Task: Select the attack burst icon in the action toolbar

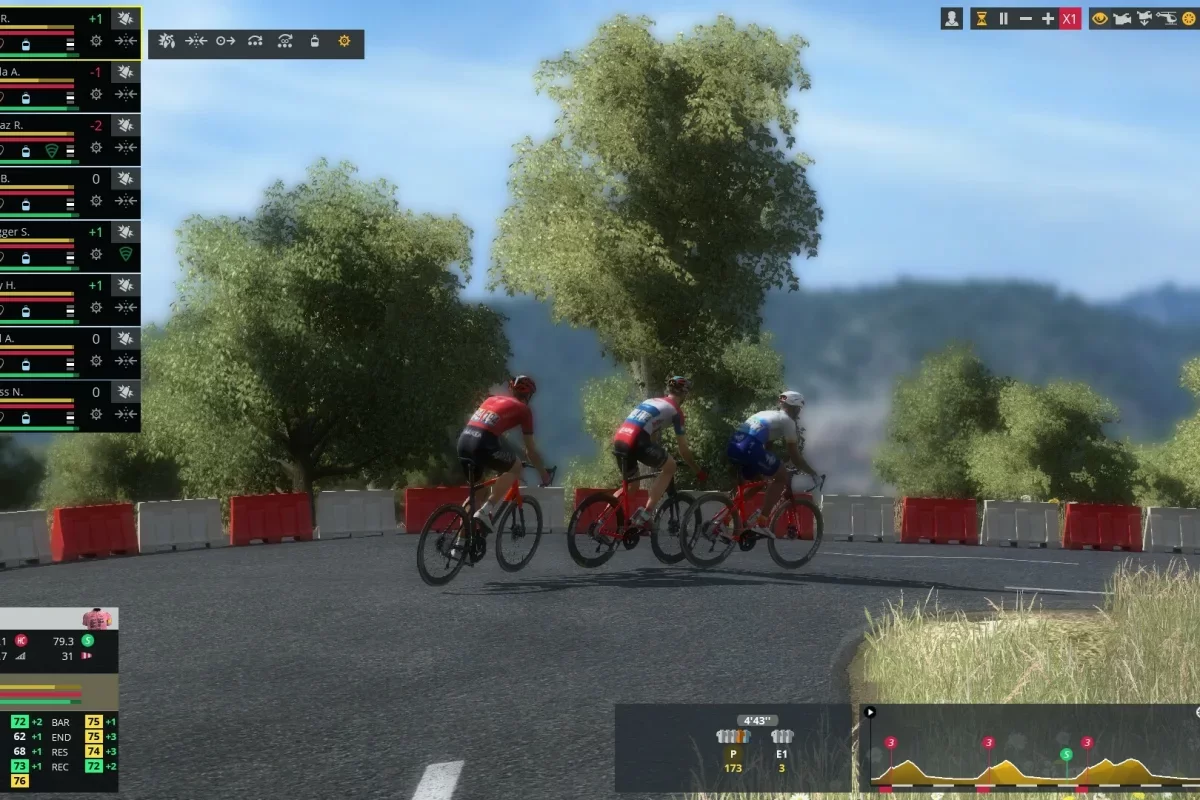Action: pos(167,41)
